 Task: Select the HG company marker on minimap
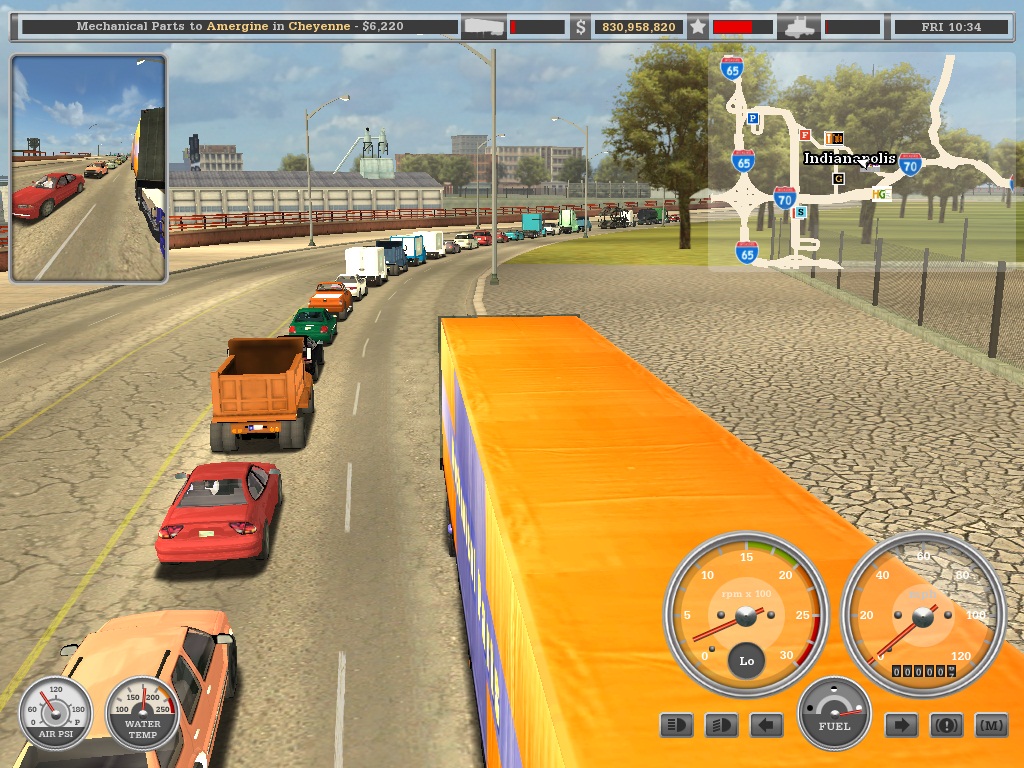pyautogui.click(x=880, y=194)
